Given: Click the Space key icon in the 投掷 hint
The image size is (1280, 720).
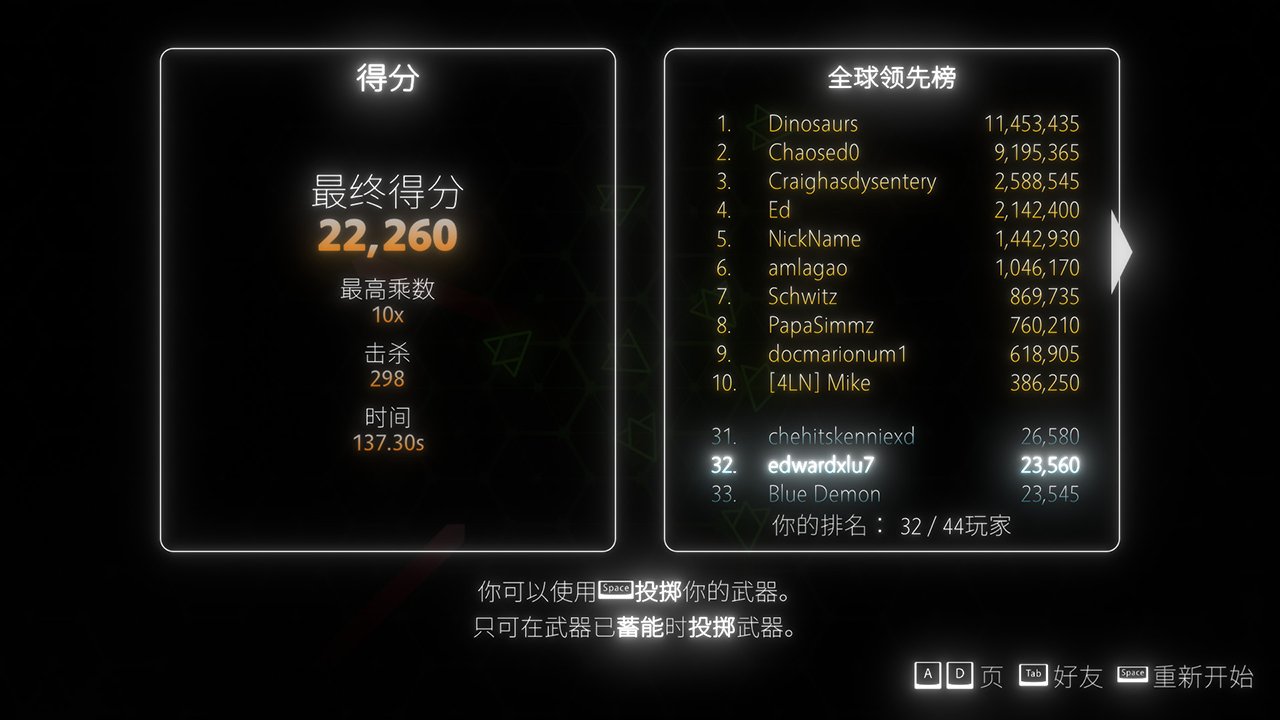Looking at the screenshot, I should click(x=616, y=590).
